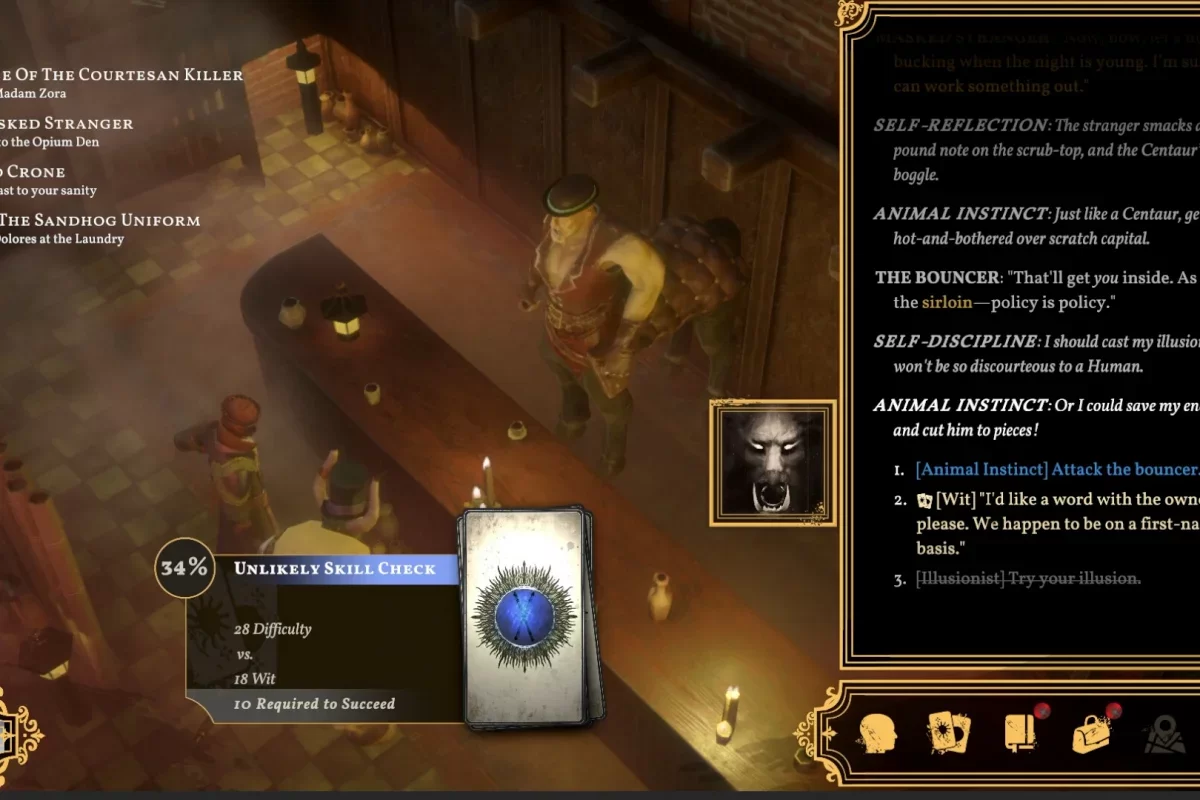Open the tarot cards deck icon
Image resolution: width=1200 pixels, height=800 pixels.
pos(949,733)
